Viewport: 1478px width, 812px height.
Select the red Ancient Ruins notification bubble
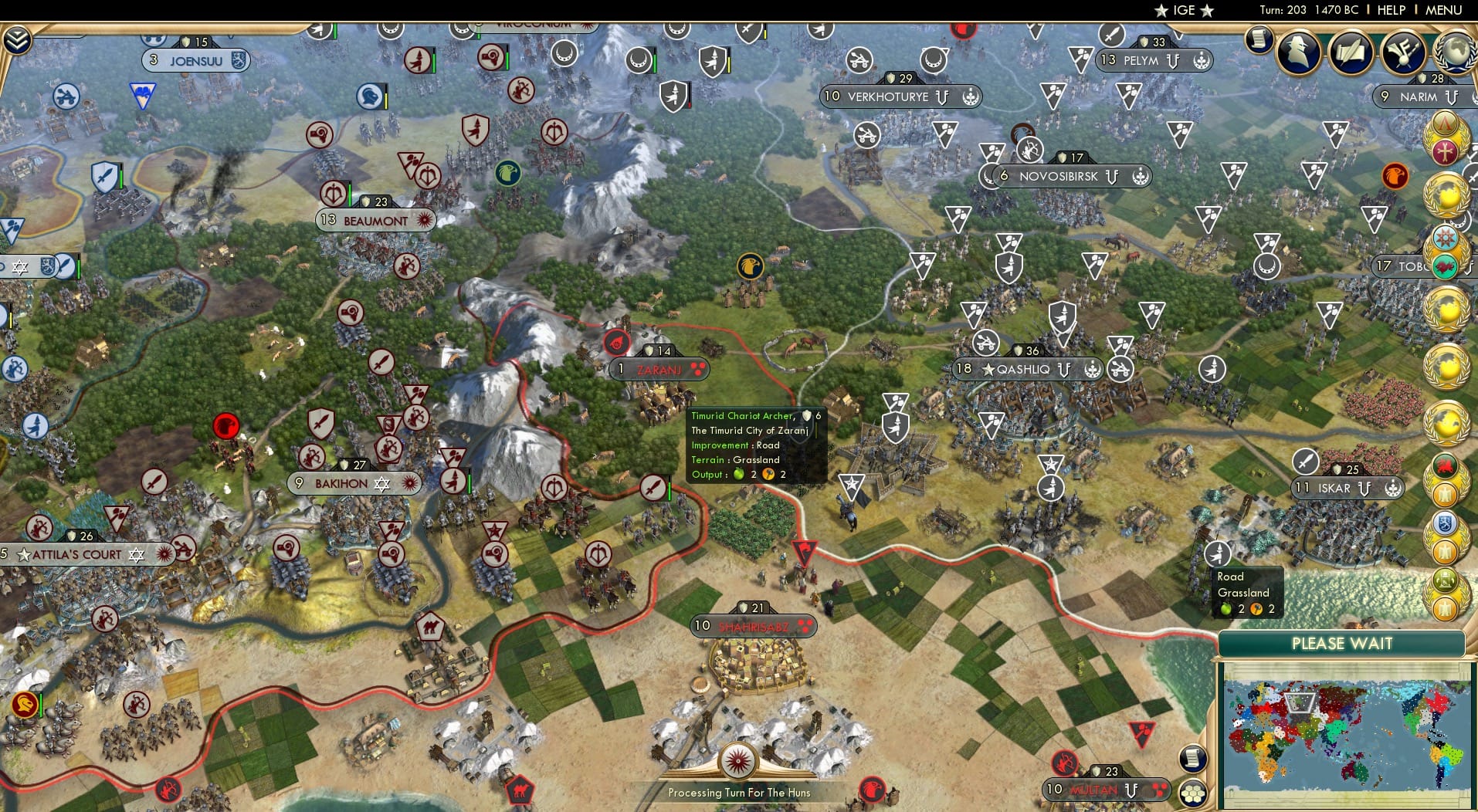click(618, 340)
